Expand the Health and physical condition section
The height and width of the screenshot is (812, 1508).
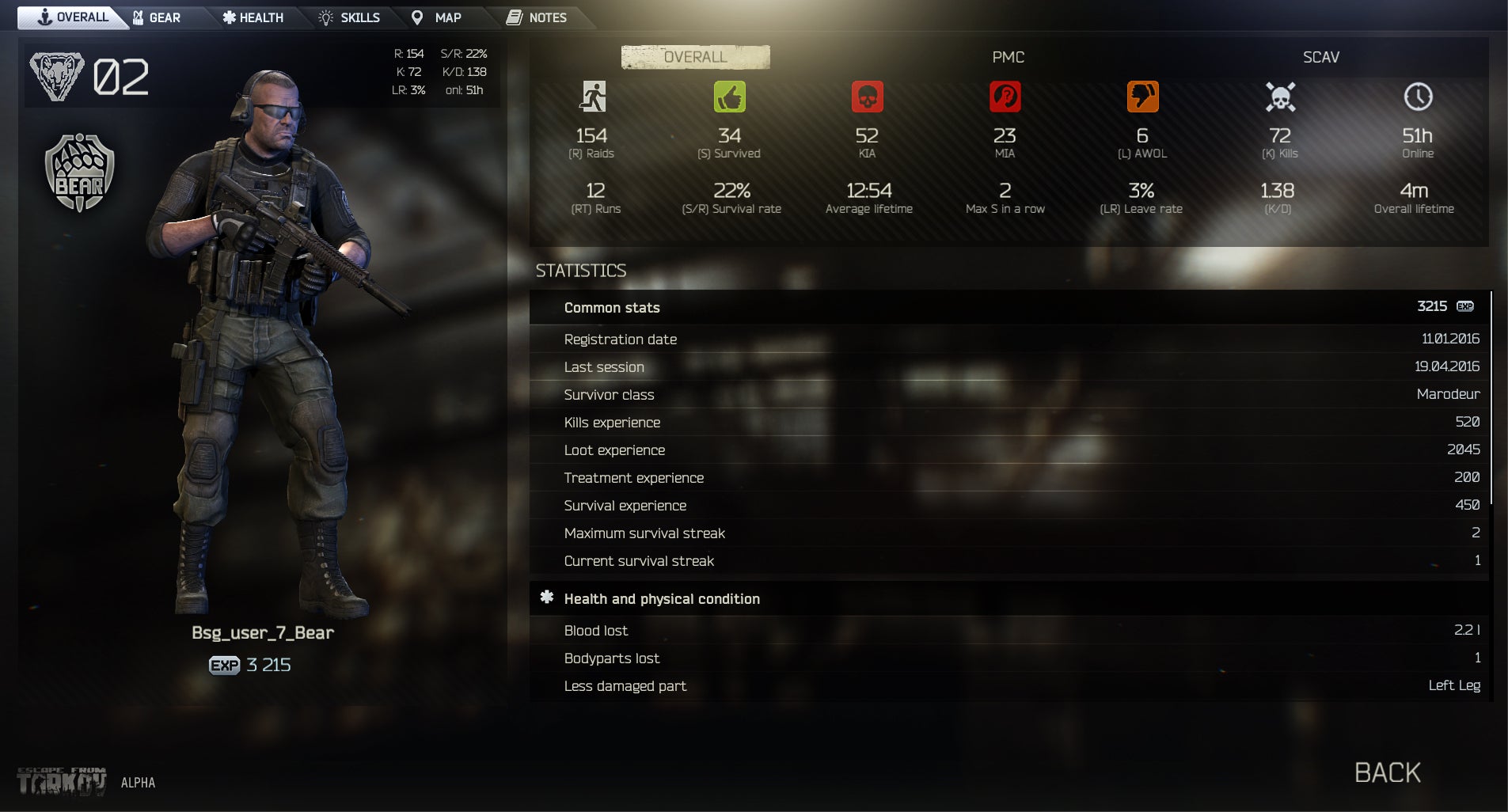click(663, 598)
